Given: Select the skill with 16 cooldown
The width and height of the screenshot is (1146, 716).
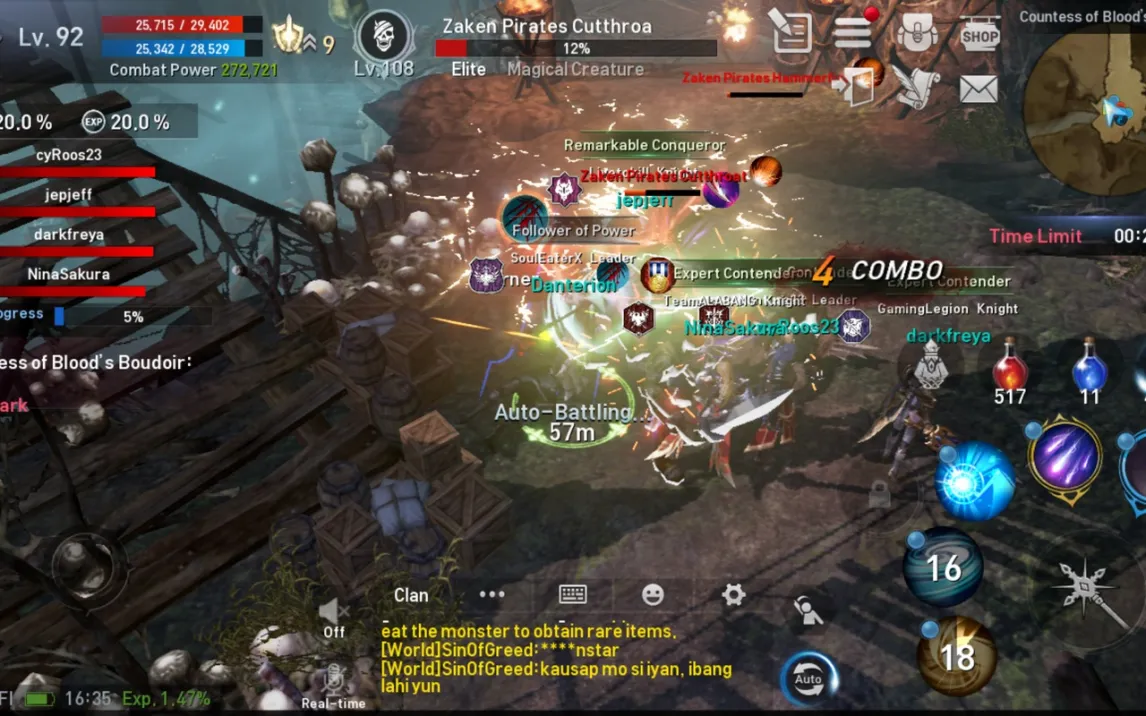Looking at the screenshot, I should [x=943, y=568].
